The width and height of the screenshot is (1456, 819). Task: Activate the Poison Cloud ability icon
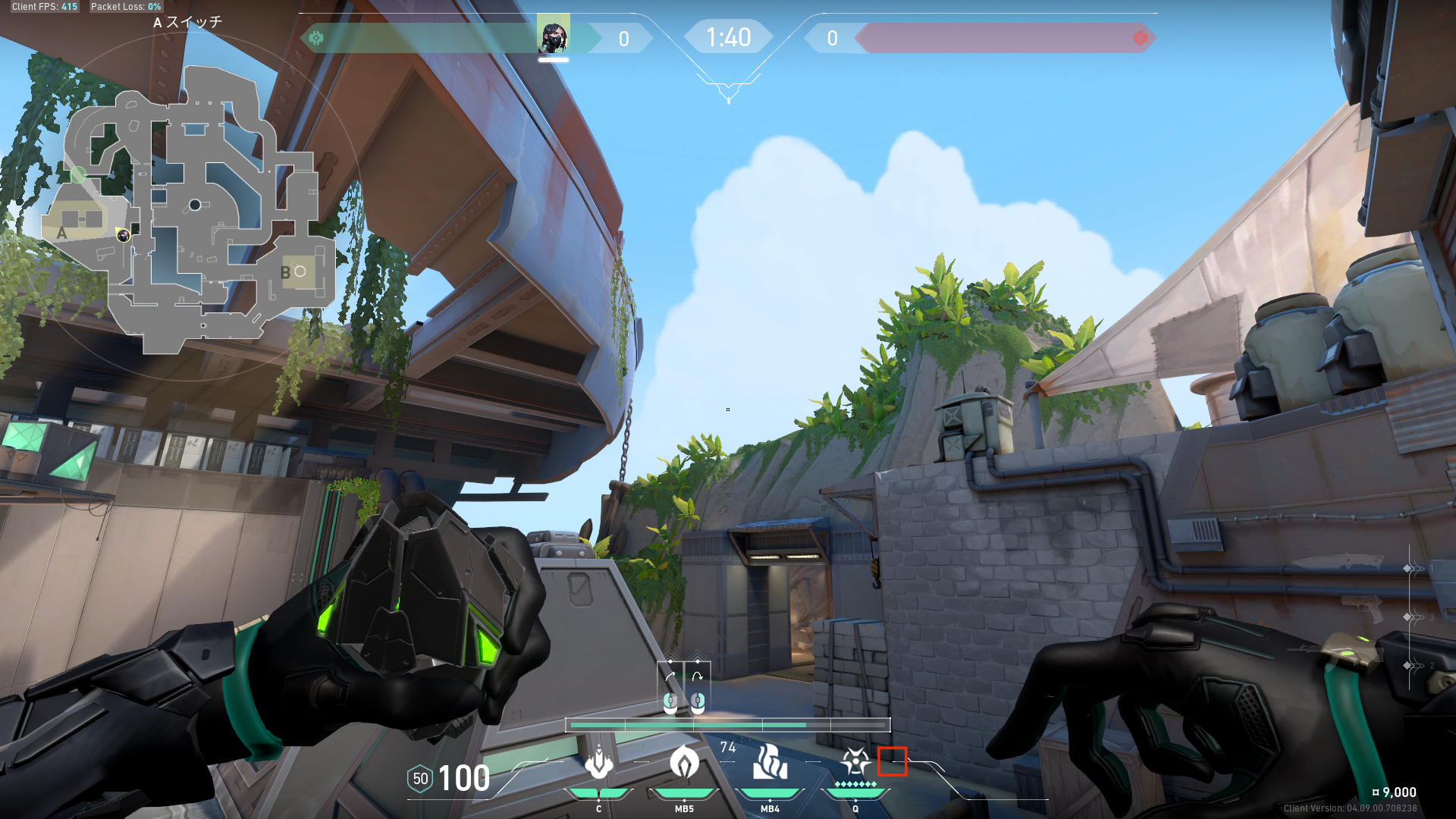pyautogui.click(x=684, y=763)
